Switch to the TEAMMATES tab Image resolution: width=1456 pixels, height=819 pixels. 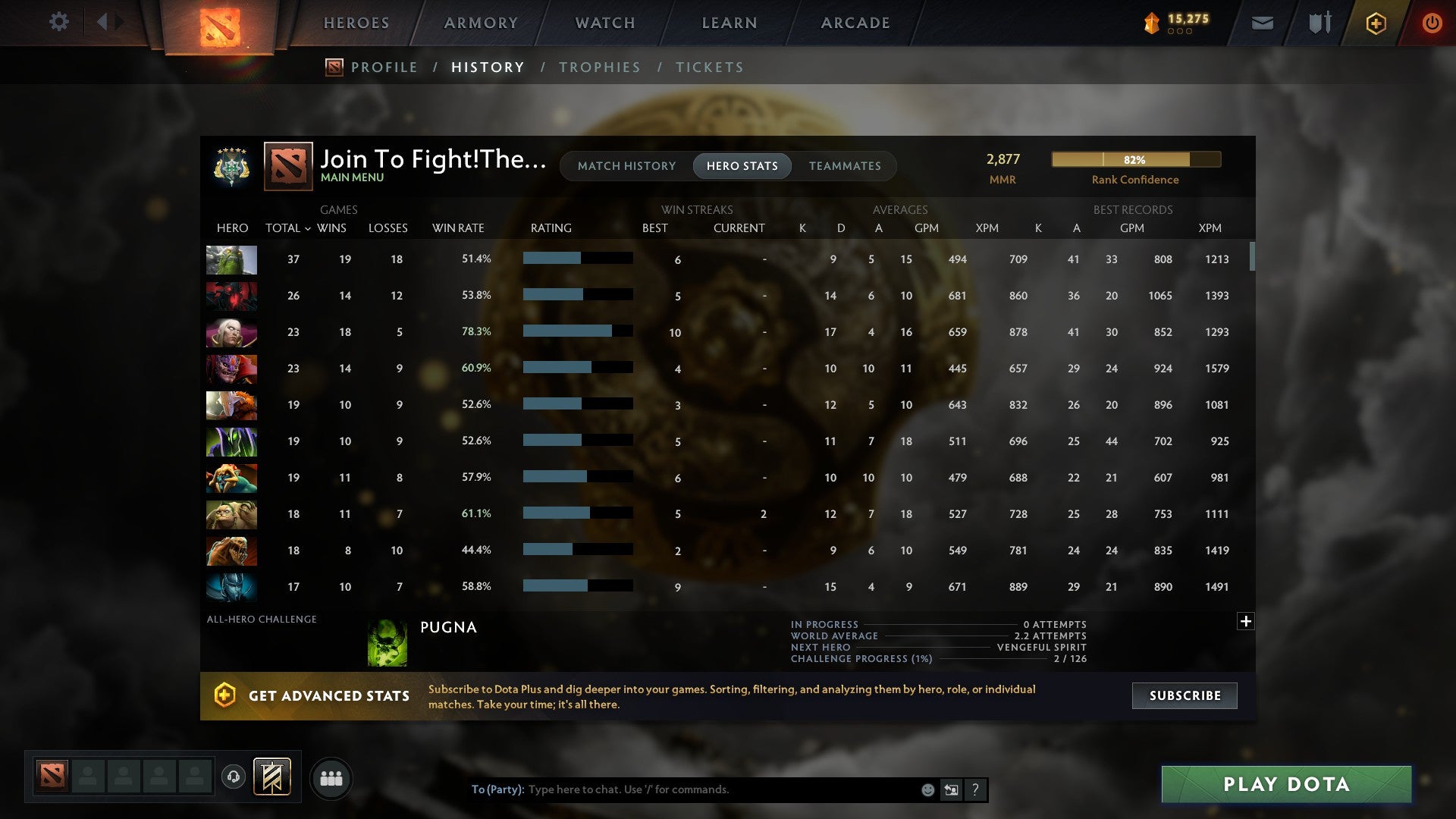point(845,165)
